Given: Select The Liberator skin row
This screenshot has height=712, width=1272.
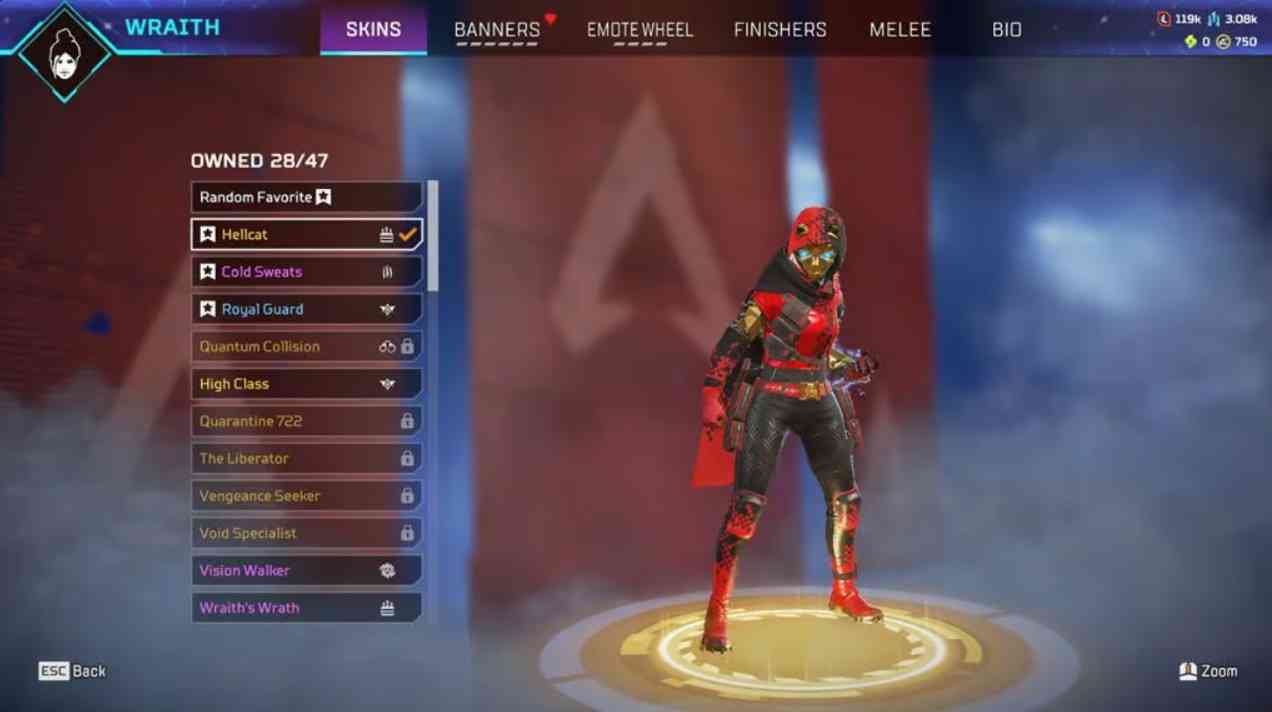Looking at the screenshot, I should (x=306, y=458).
